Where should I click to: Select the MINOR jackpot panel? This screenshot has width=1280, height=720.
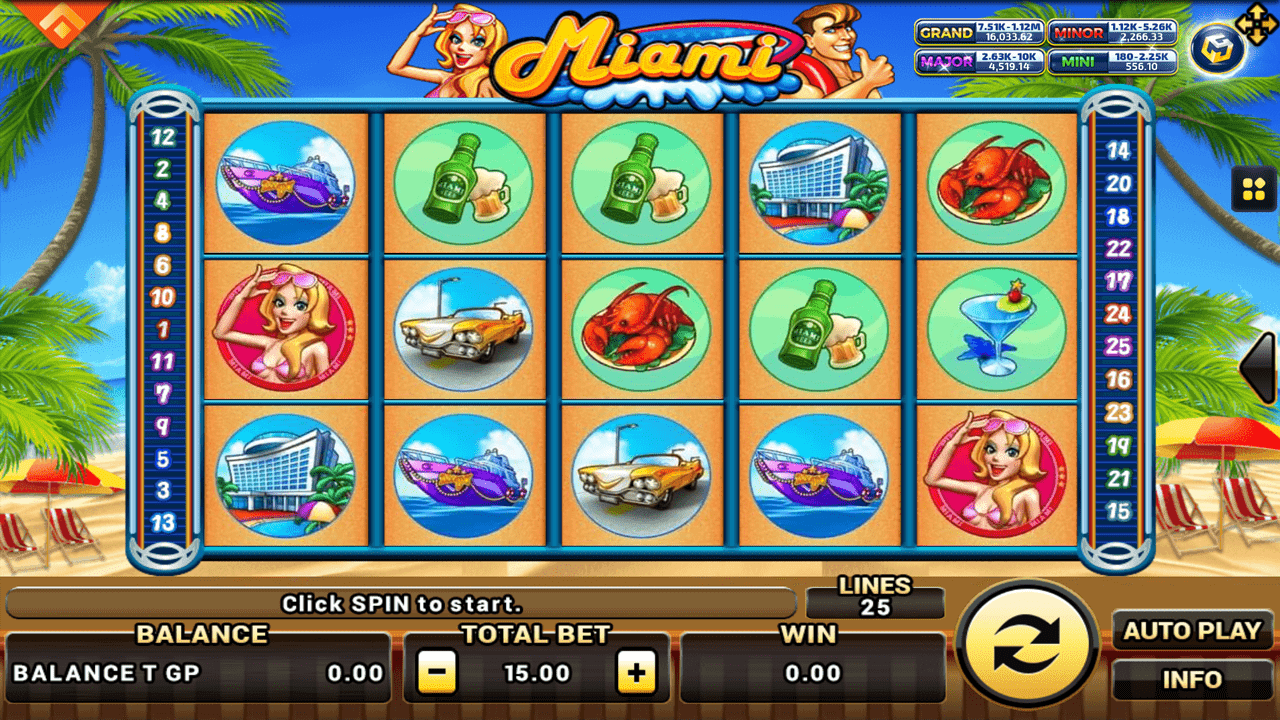pyautogui.click(x=1112, y=33)
